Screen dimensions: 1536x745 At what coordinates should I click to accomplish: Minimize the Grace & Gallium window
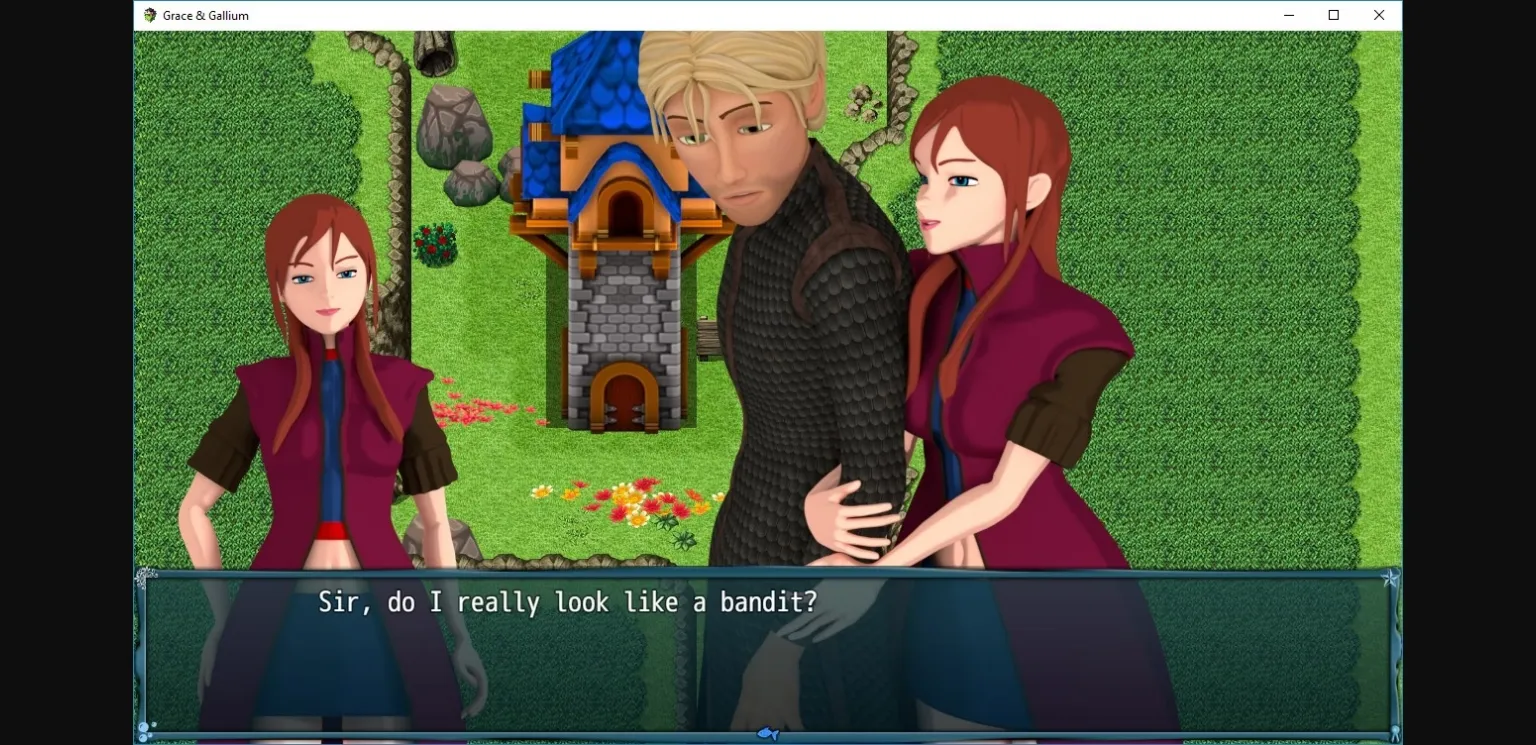click(x=1288, y=15)
